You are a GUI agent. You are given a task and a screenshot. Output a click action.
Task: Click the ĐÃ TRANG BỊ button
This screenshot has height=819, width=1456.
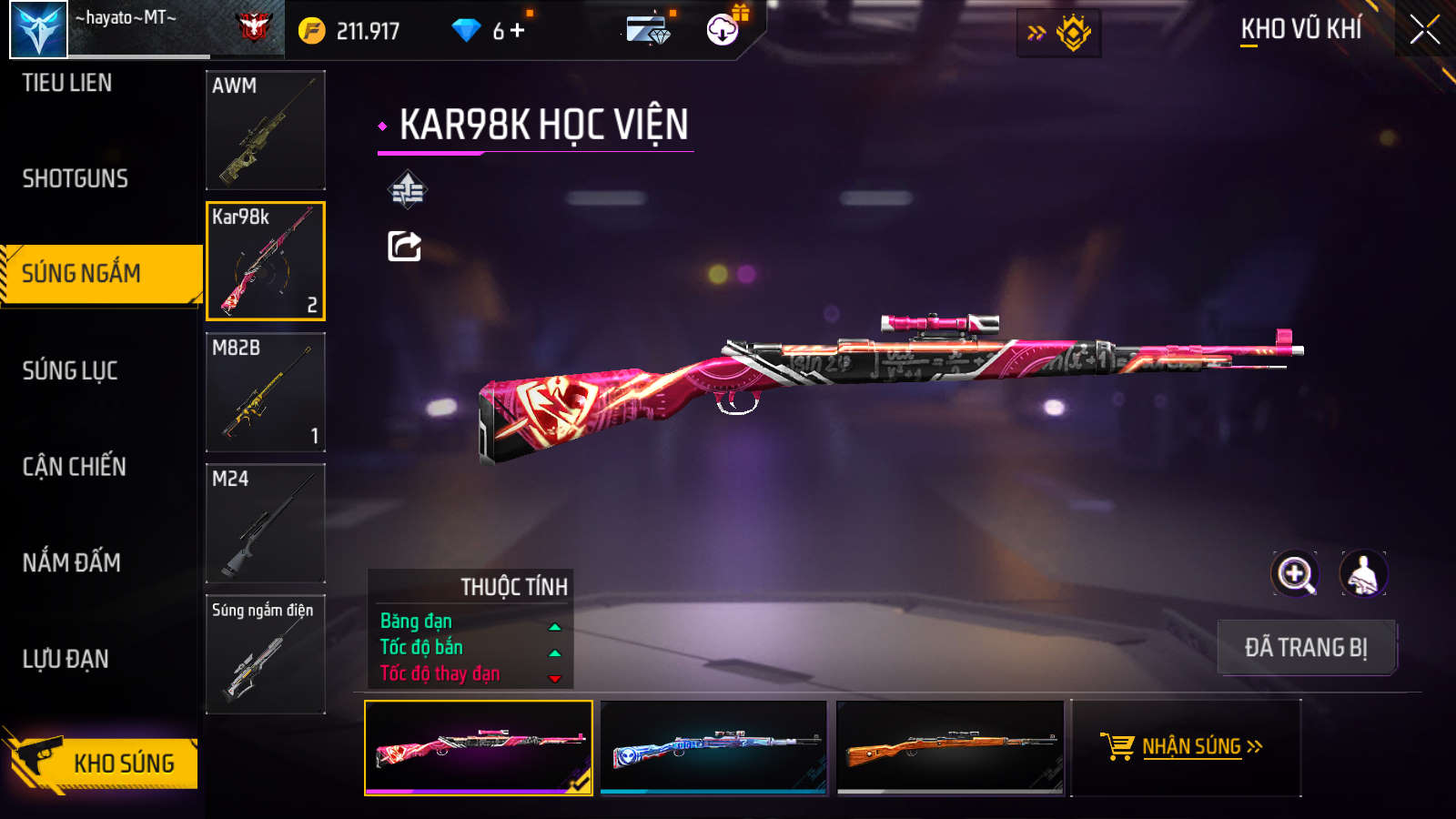click(x=1306, y=647)
